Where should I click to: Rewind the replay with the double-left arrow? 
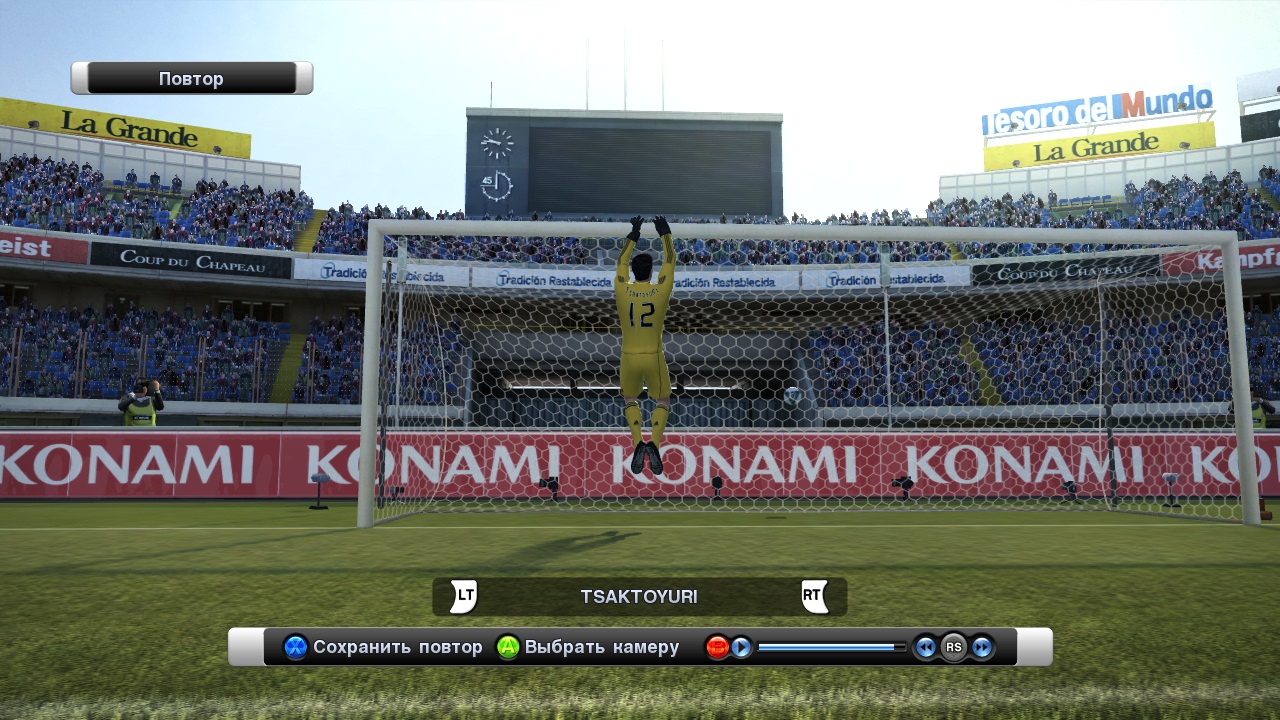pos(926,647)
